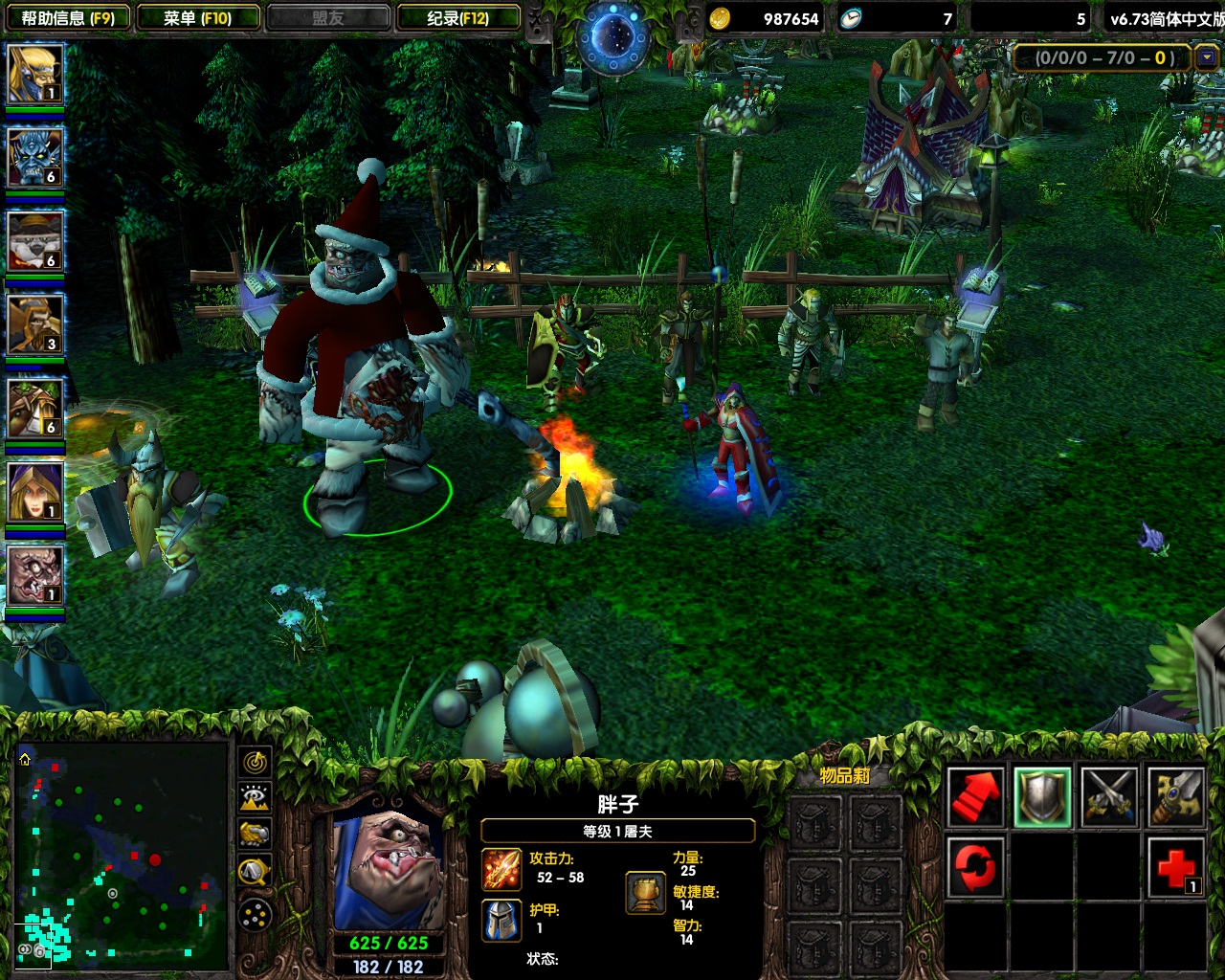Click the large 胖子 unit portrait

pos(389,869)
